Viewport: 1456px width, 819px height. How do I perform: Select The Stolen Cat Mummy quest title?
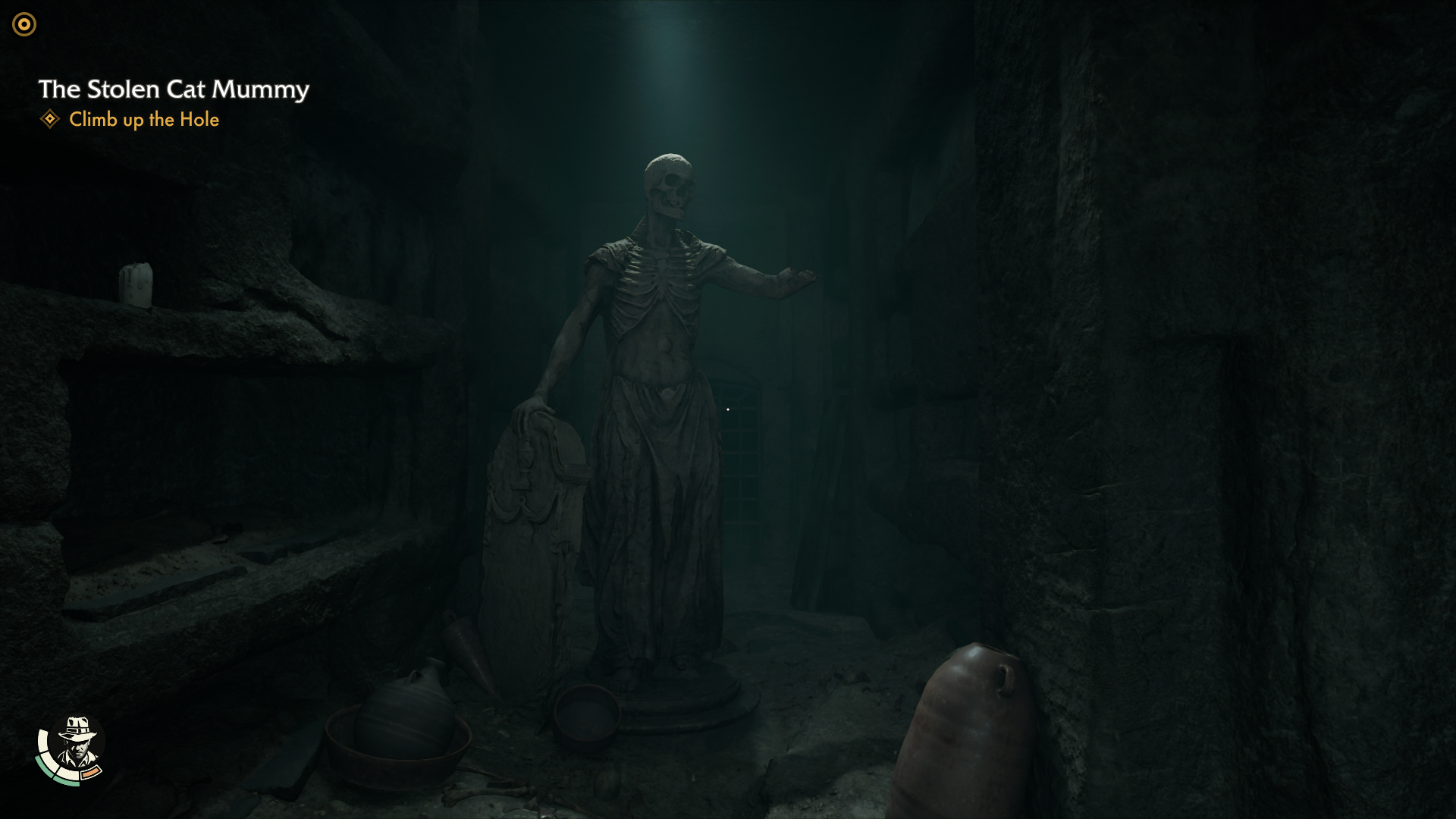(174, 89)
